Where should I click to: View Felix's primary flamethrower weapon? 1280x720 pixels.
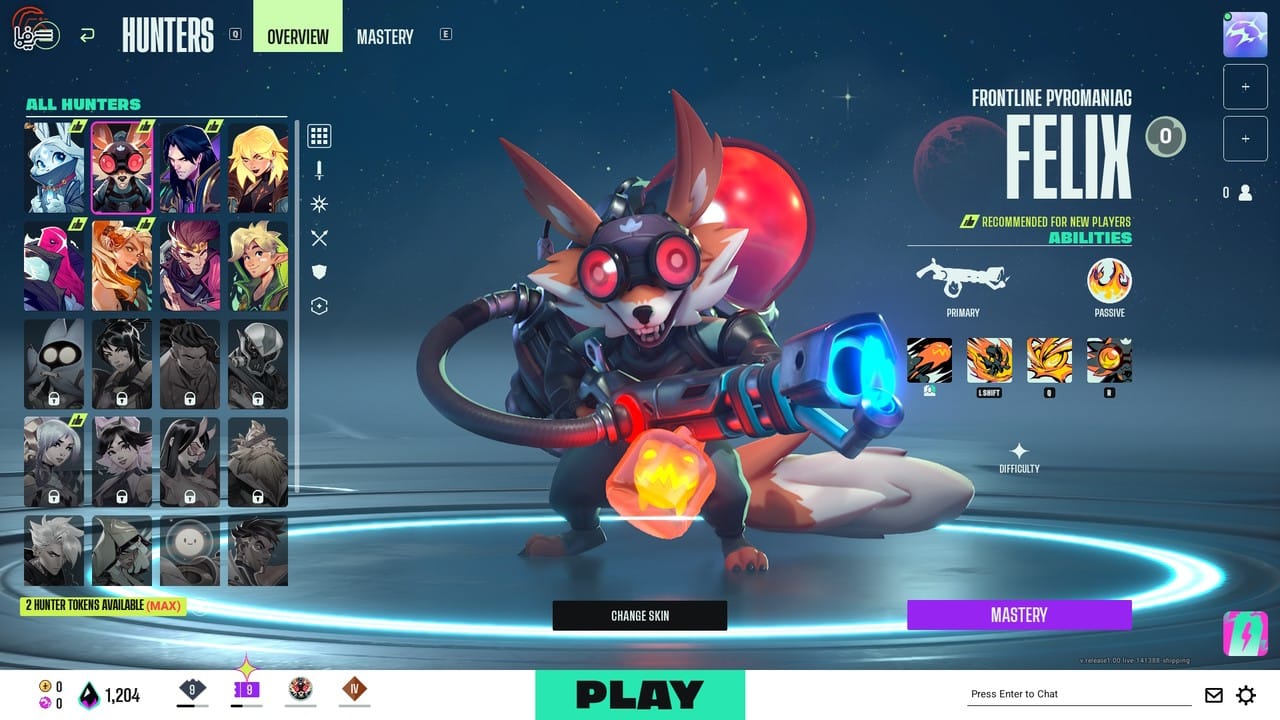click(x=962, y=280)
